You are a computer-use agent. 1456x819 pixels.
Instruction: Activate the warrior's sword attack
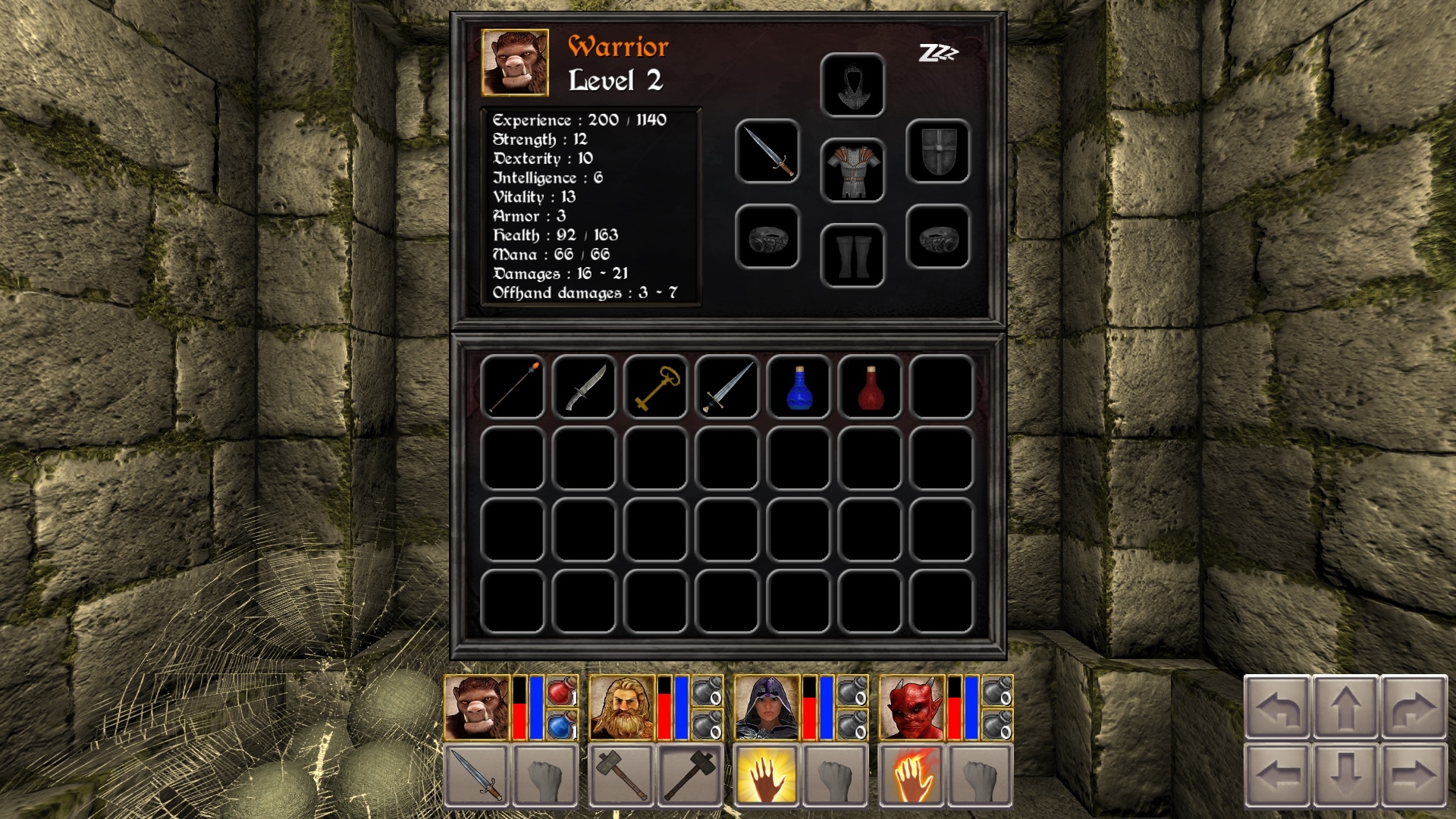click(476, 777)
